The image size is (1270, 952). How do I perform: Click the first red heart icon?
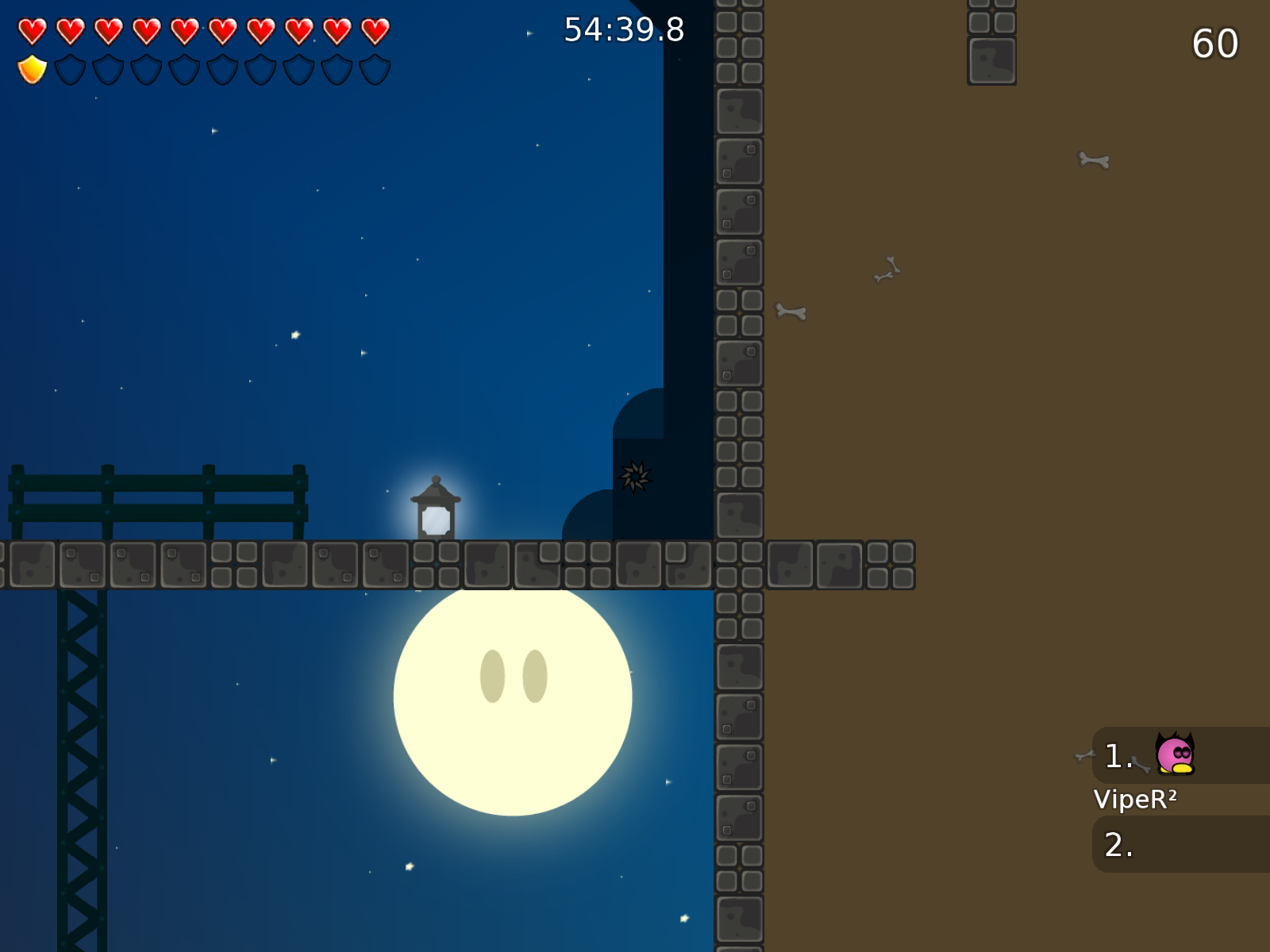32,32
